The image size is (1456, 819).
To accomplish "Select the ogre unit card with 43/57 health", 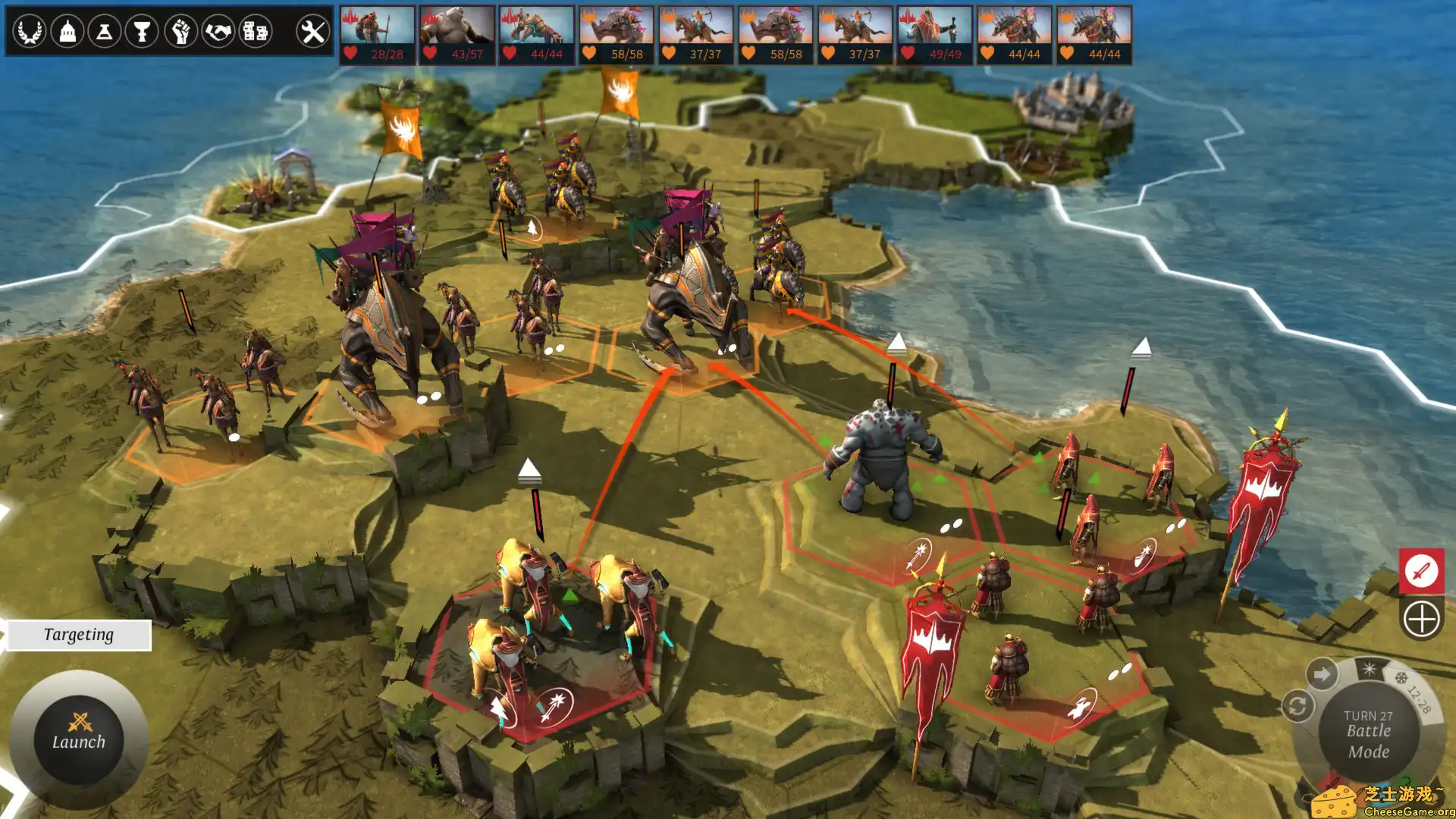I will pos(457,35).
